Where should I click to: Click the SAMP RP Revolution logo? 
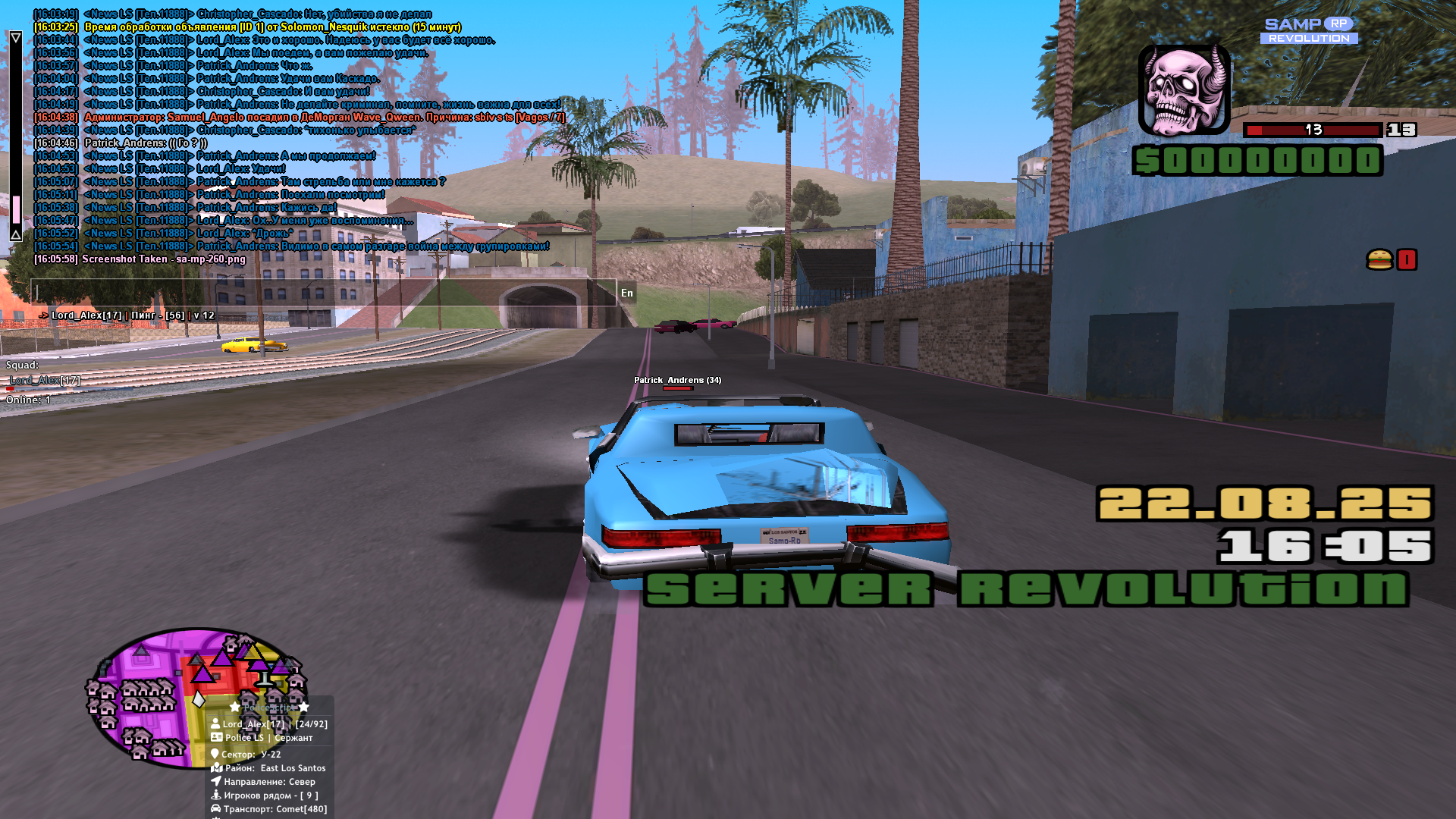point(1309,30)
